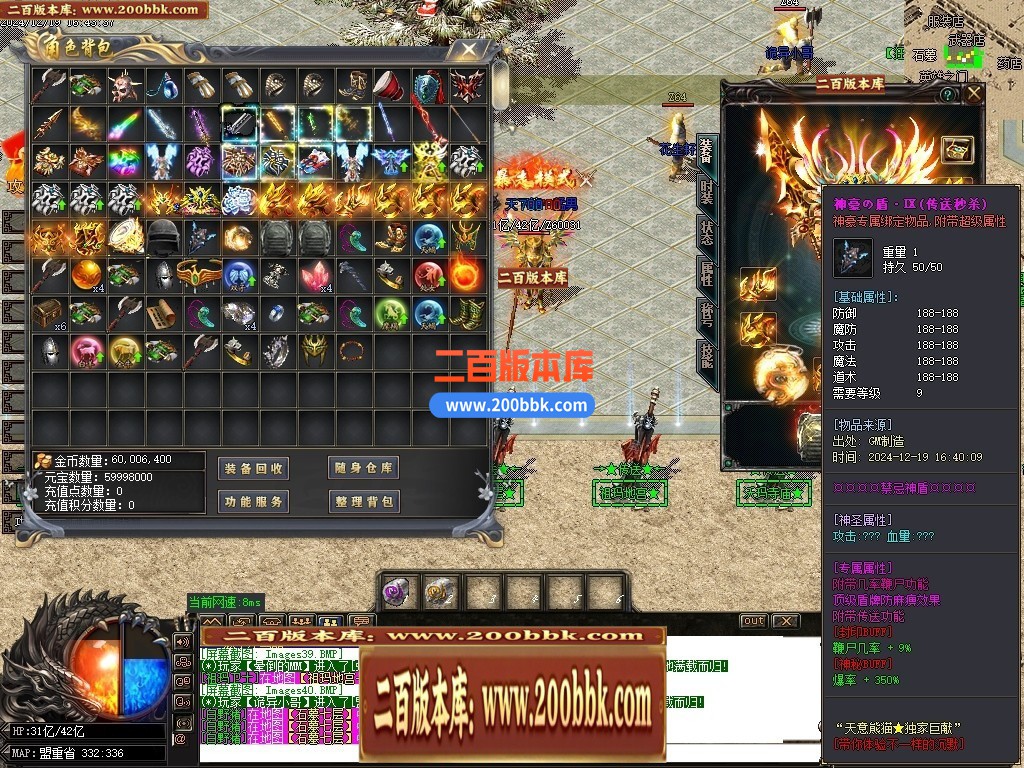Close the character backpack window

467,48
